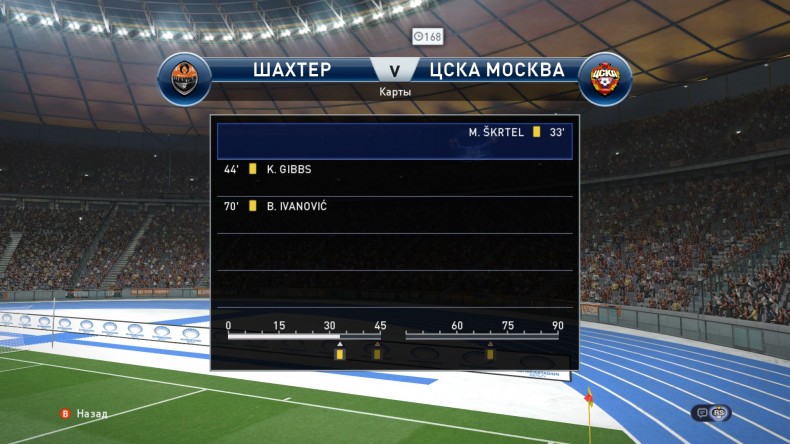This screenshot has width=790, height=444.
Task: Click the 44-minute card marker on the timeline
Action: pos(377,353)
